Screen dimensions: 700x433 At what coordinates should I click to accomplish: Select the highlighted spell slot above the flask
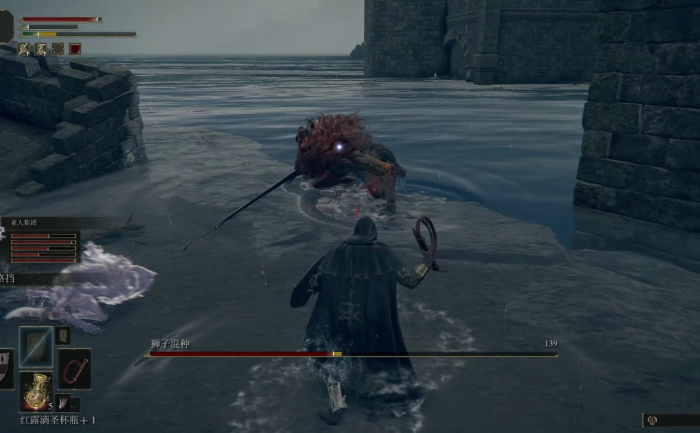pyautogui.click(x=37, y=346)
